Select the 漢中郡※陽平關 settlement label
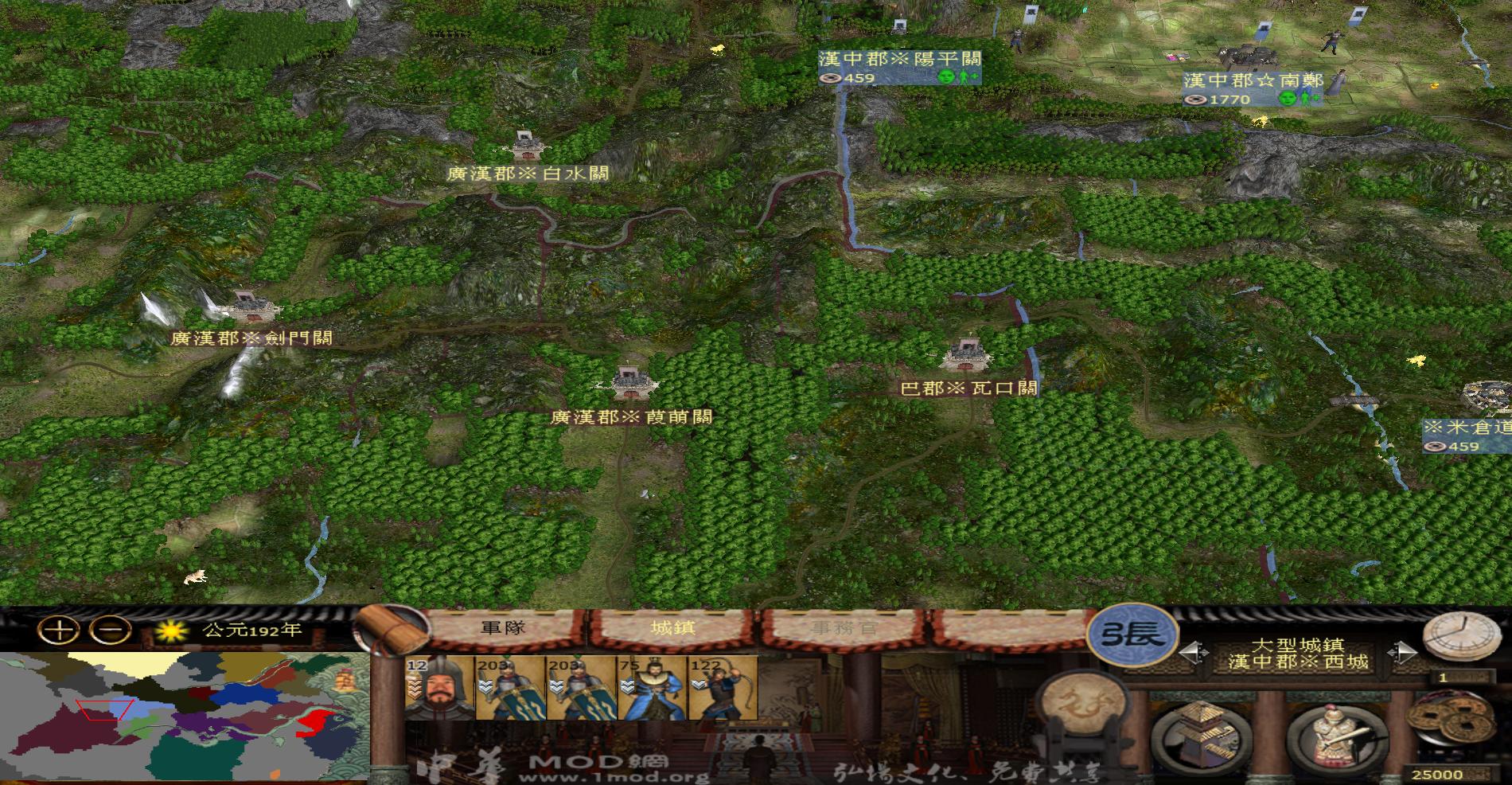The image size is (1512, 785). [898, 58]
